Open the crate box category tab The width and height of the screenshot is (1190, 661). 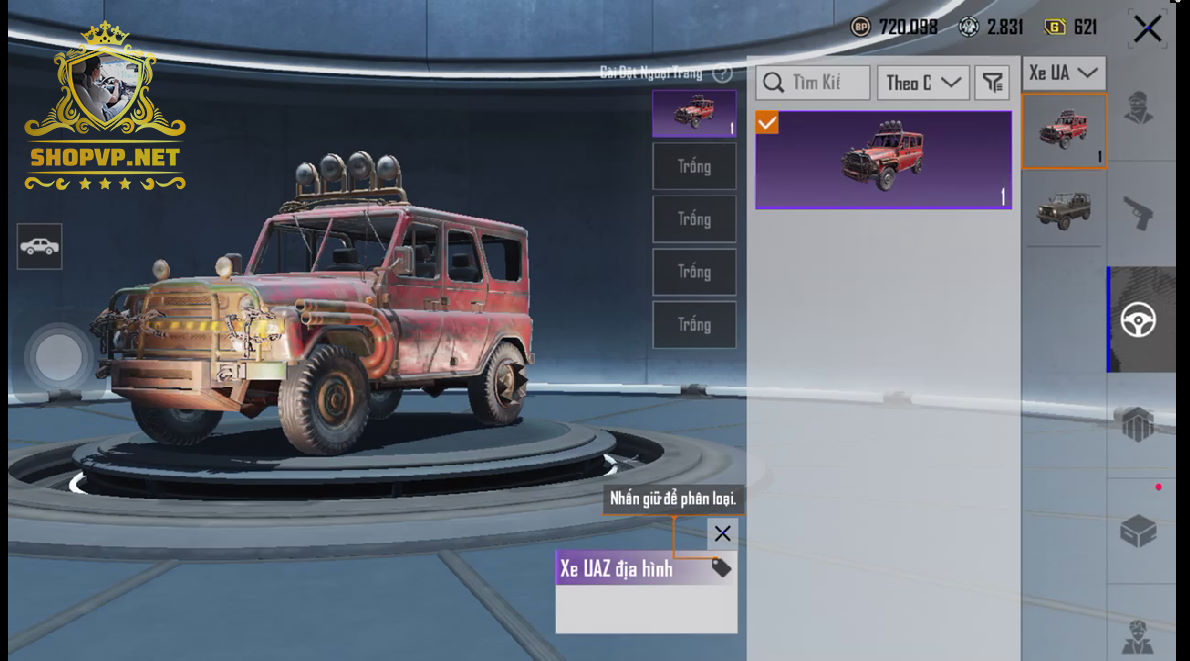1139,531
